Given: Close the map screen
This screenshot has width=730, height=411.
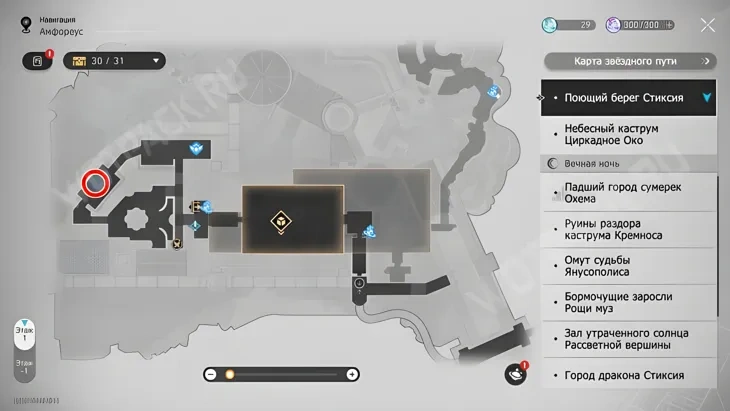Looking at the screenshot, I should (x=707, y=25).
